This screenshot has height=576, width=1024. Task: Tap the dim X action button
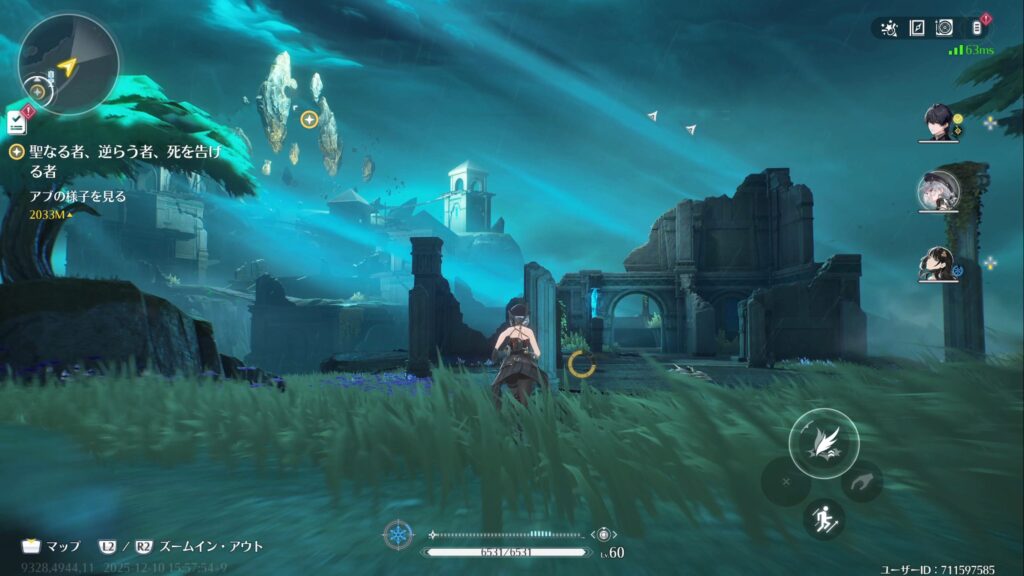pos(786,482)
